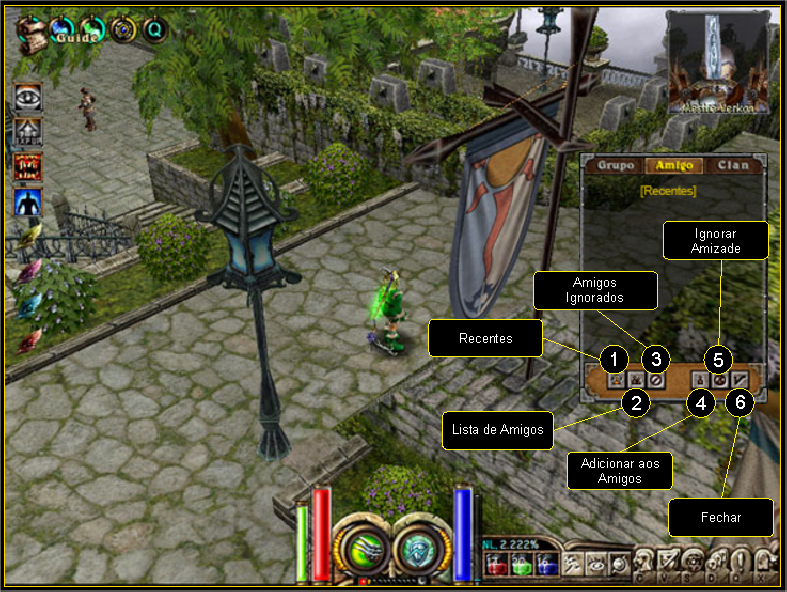The height and width of the screenshot is (592, 787).
Task: Activate the green claw skill orb
Action: point(360,547)
